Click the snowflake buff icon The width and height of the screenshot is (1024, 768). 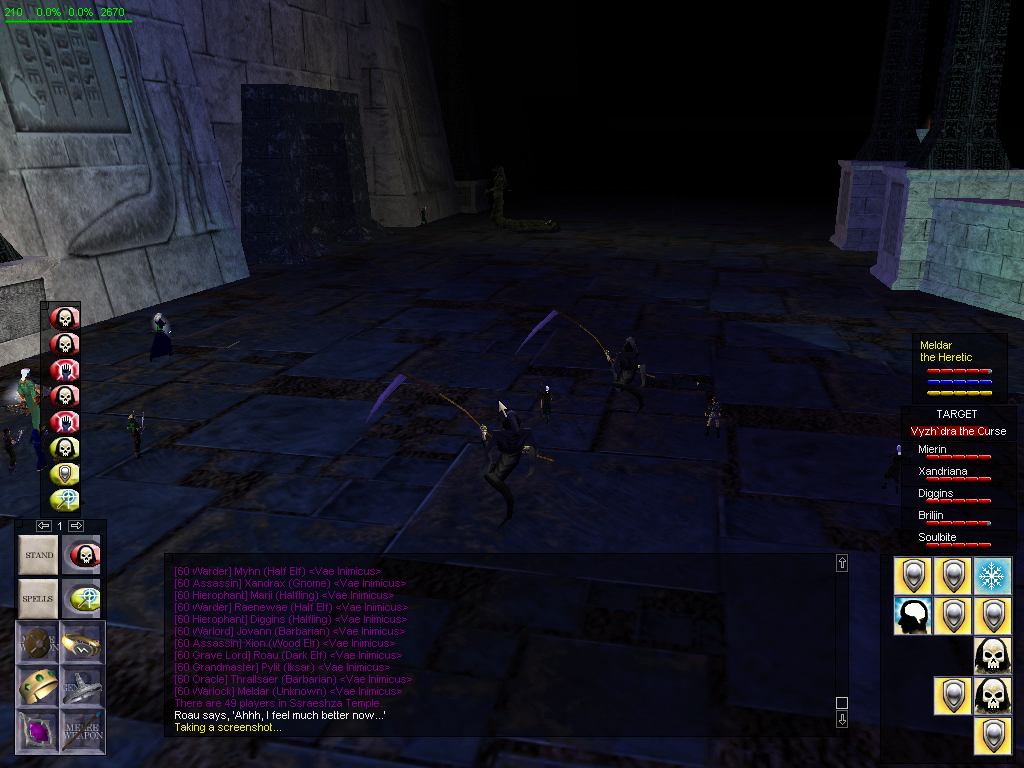point(993,576)
